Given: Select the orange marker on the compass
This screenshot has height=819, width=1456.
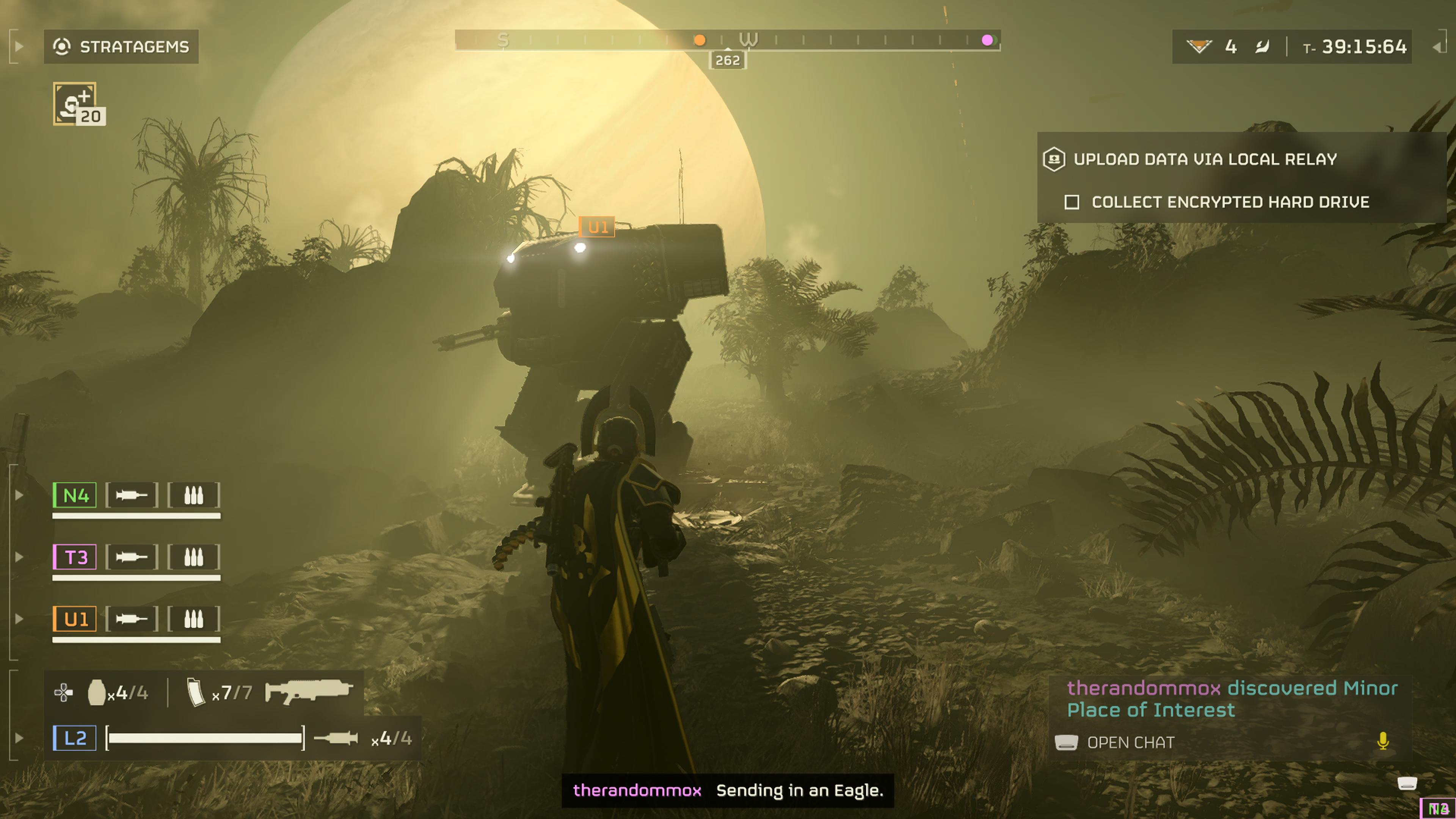Looking at the screenshot, I should click(x=699, y=40).
